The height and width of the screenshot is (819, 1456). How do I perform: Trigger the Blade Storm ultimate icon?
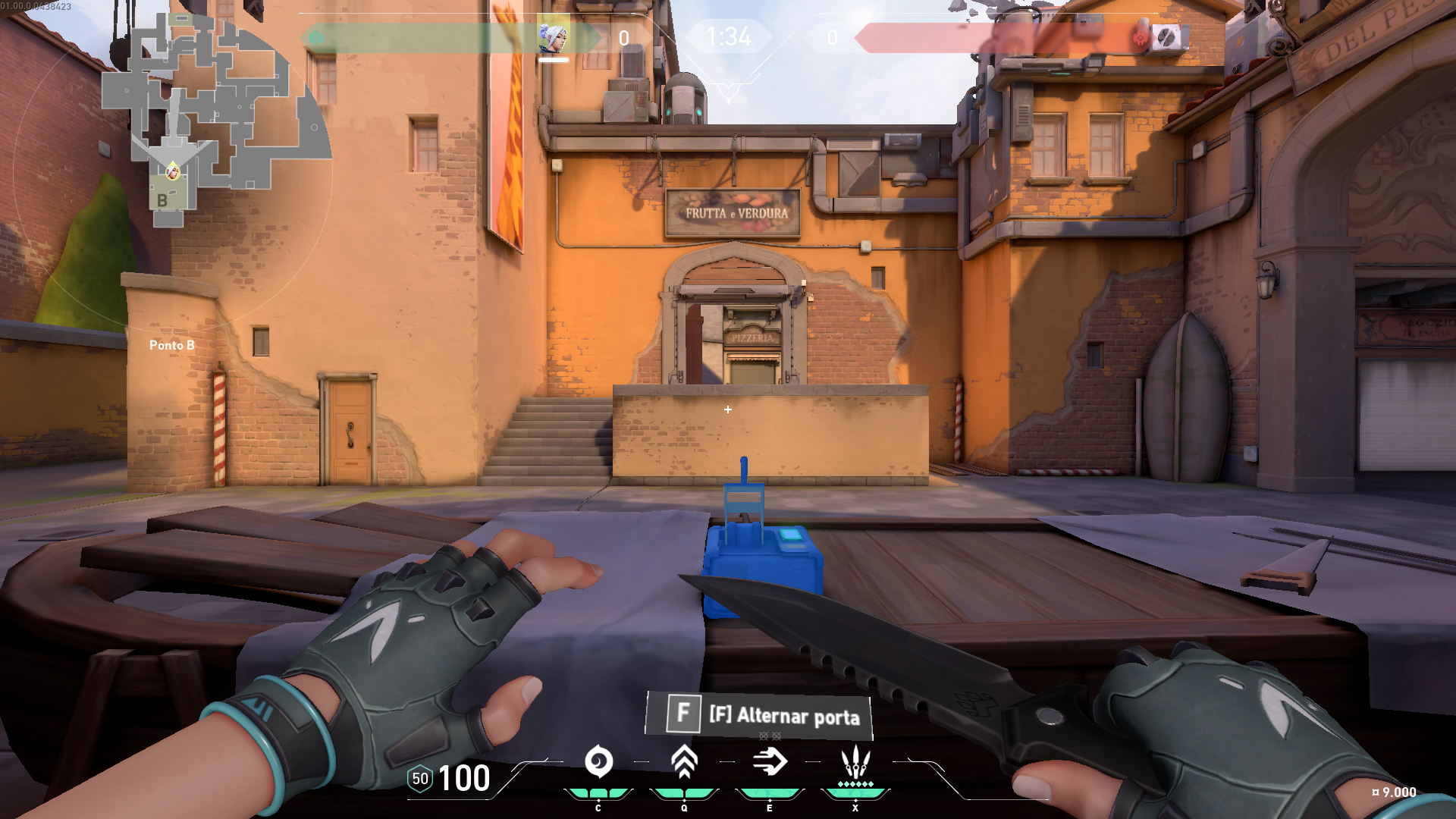pyautogui.click(x=855, y=762)
